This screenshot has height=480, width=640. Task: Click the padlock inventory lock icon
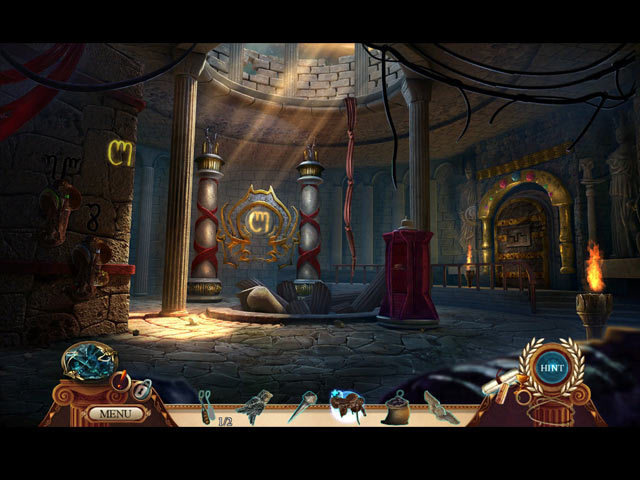coord(142,390)
